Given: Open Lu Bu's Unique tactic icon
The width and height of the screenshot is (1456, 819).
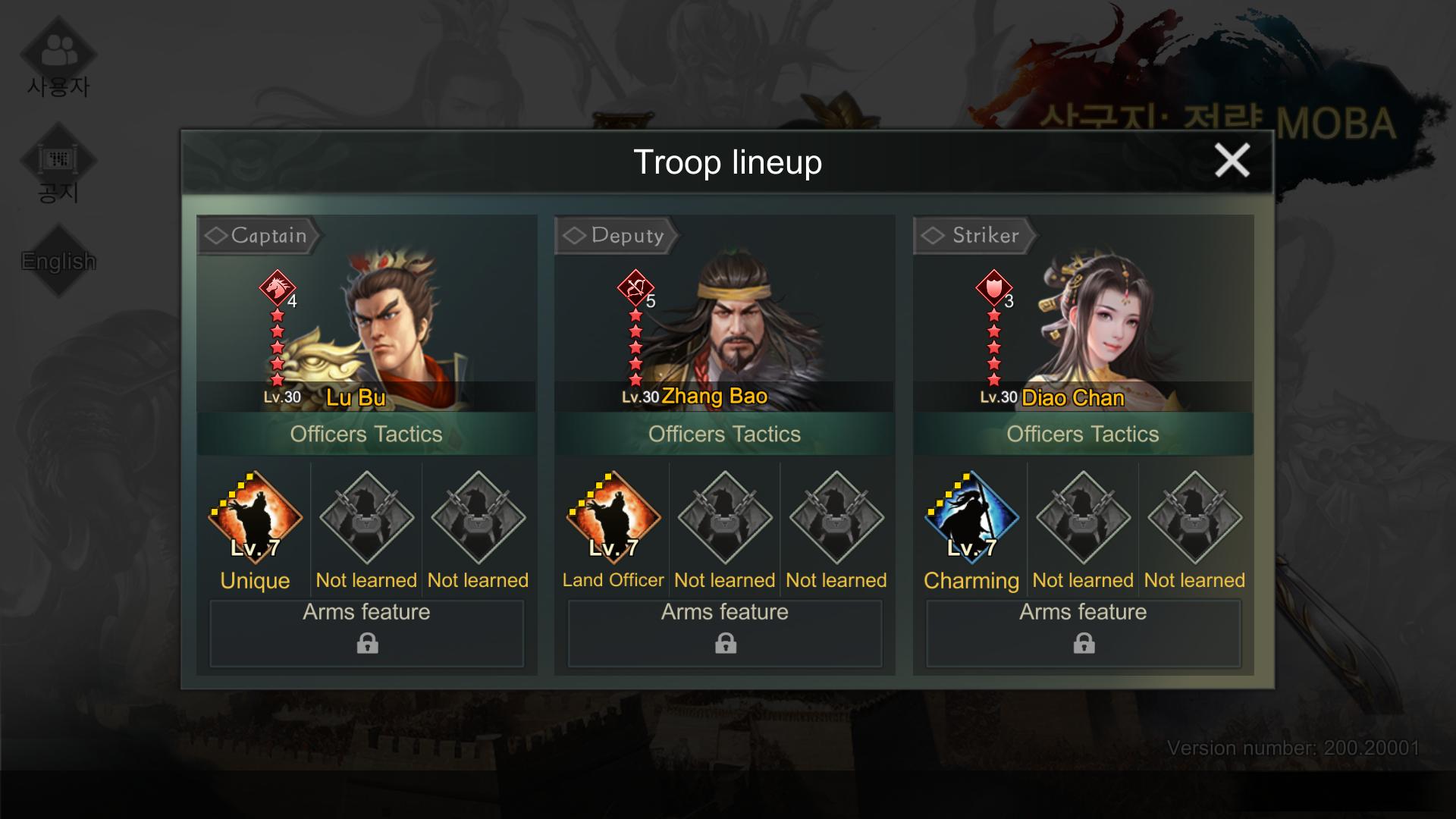Looking at the screenshot, I should [x=256, y=518].
